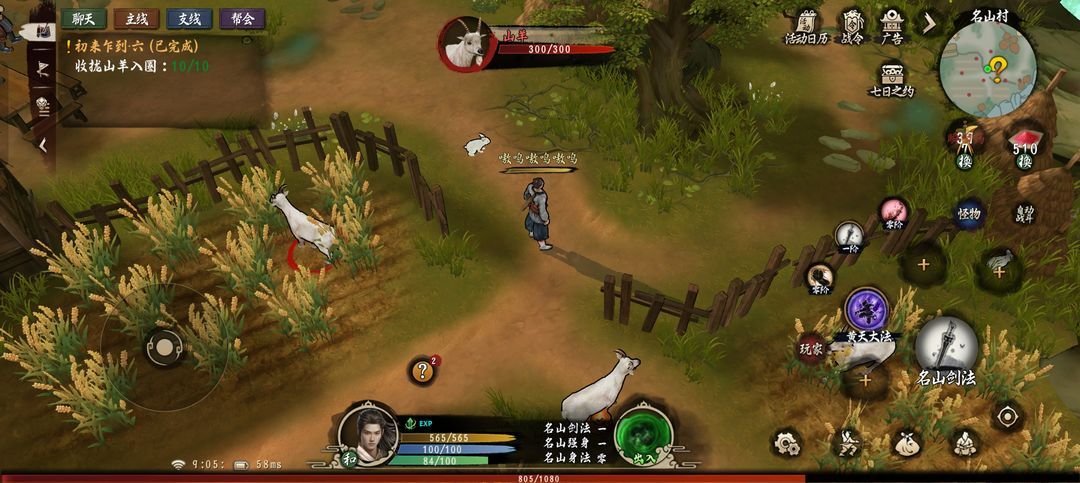Collapse the top menu with the arrow
The height and width of the screenshot is (483, 1080).
pyautogui.click(x=928, y=23)
